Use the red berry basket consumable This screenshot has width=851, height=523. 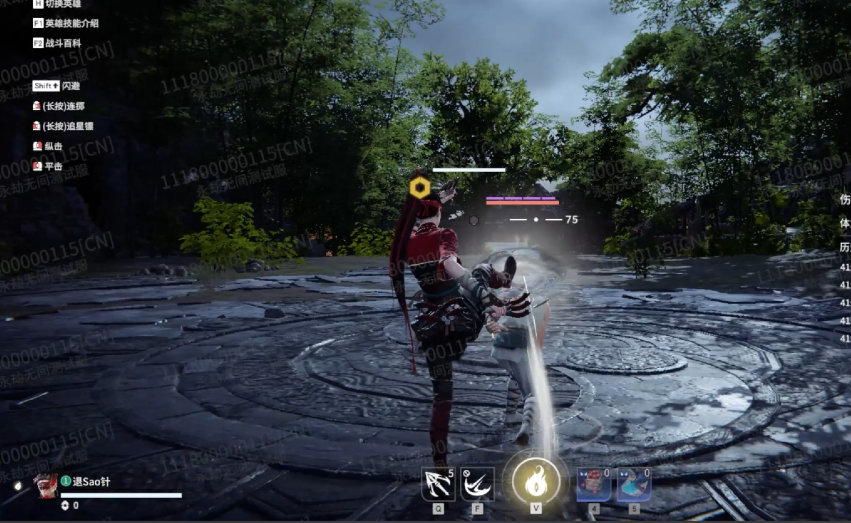[x=594, y=484]
